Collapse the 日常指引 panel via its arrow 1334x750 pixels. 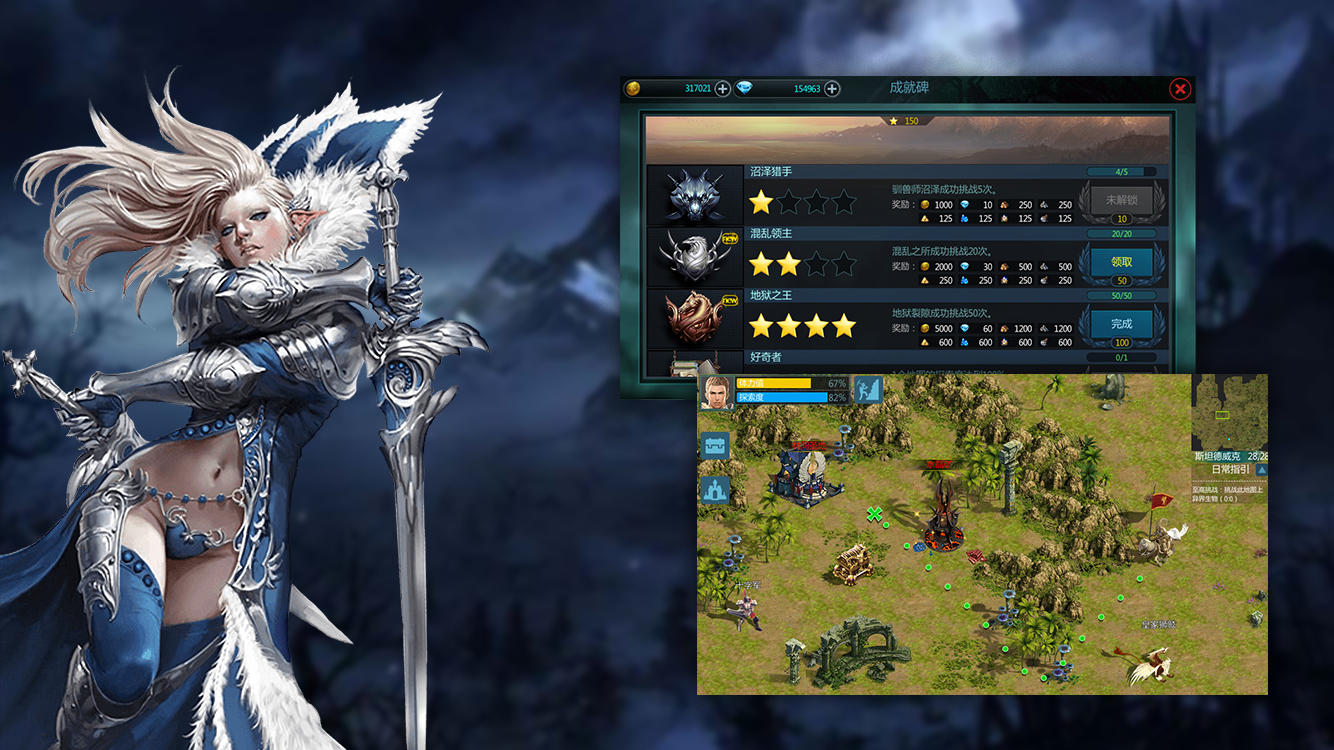1262,471
